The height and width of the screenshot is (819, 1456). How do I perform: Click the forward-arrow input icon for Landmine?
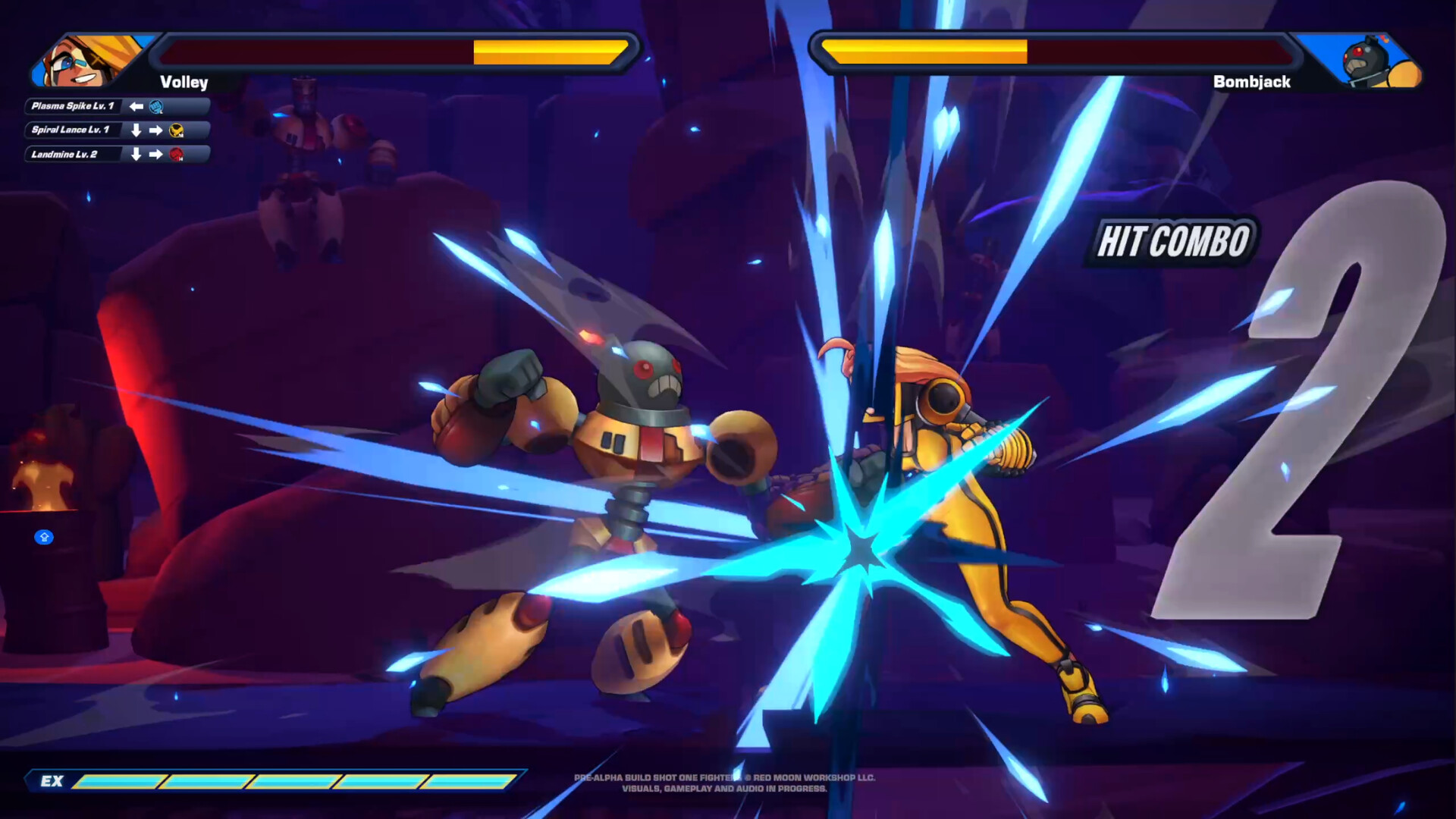pyautogui.click(x=155, y=155)
